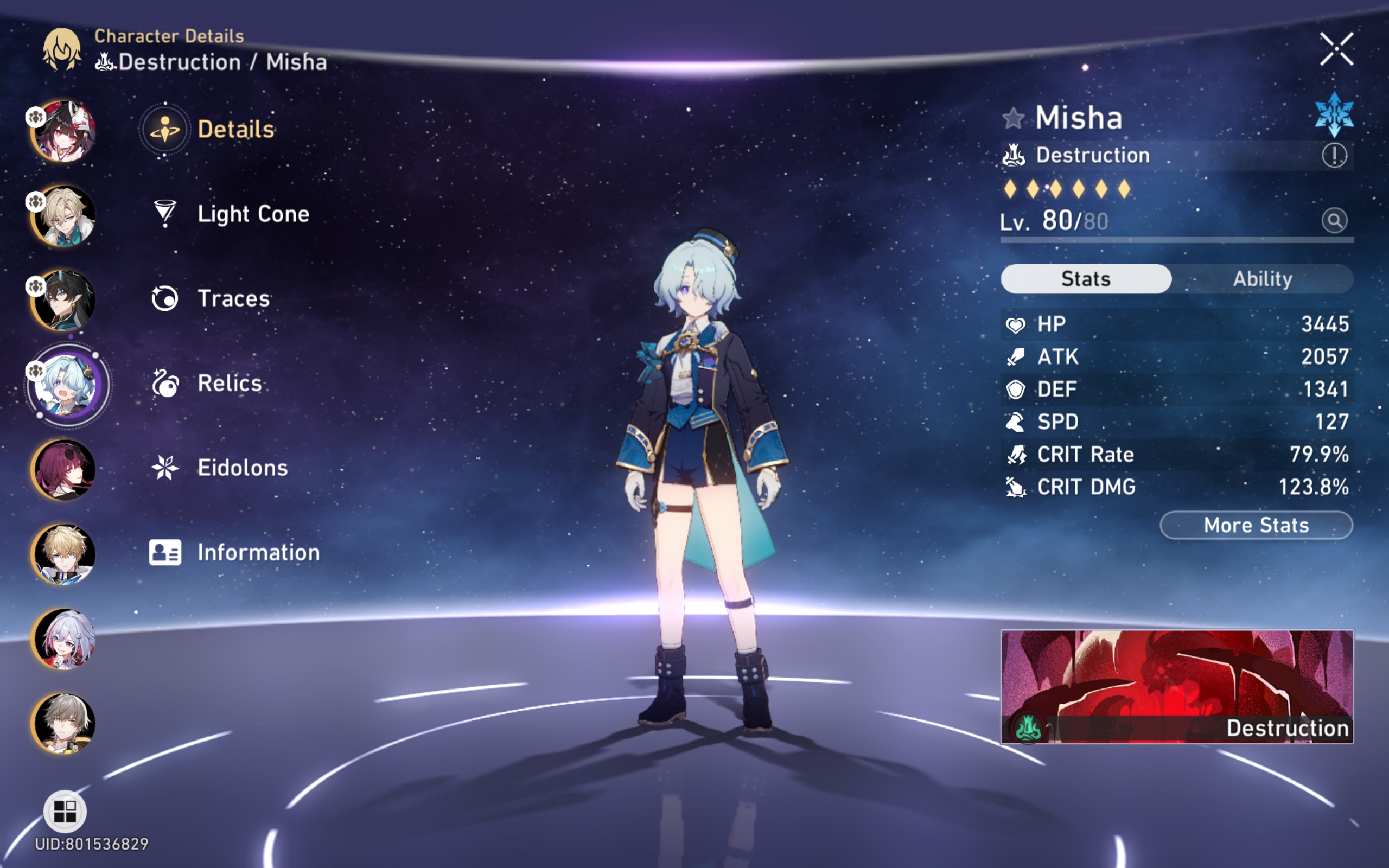The height and width of the screenshot is (868, 1389).
Task: Select the Eidolons snowflake icon
Action: coord(165,467)
